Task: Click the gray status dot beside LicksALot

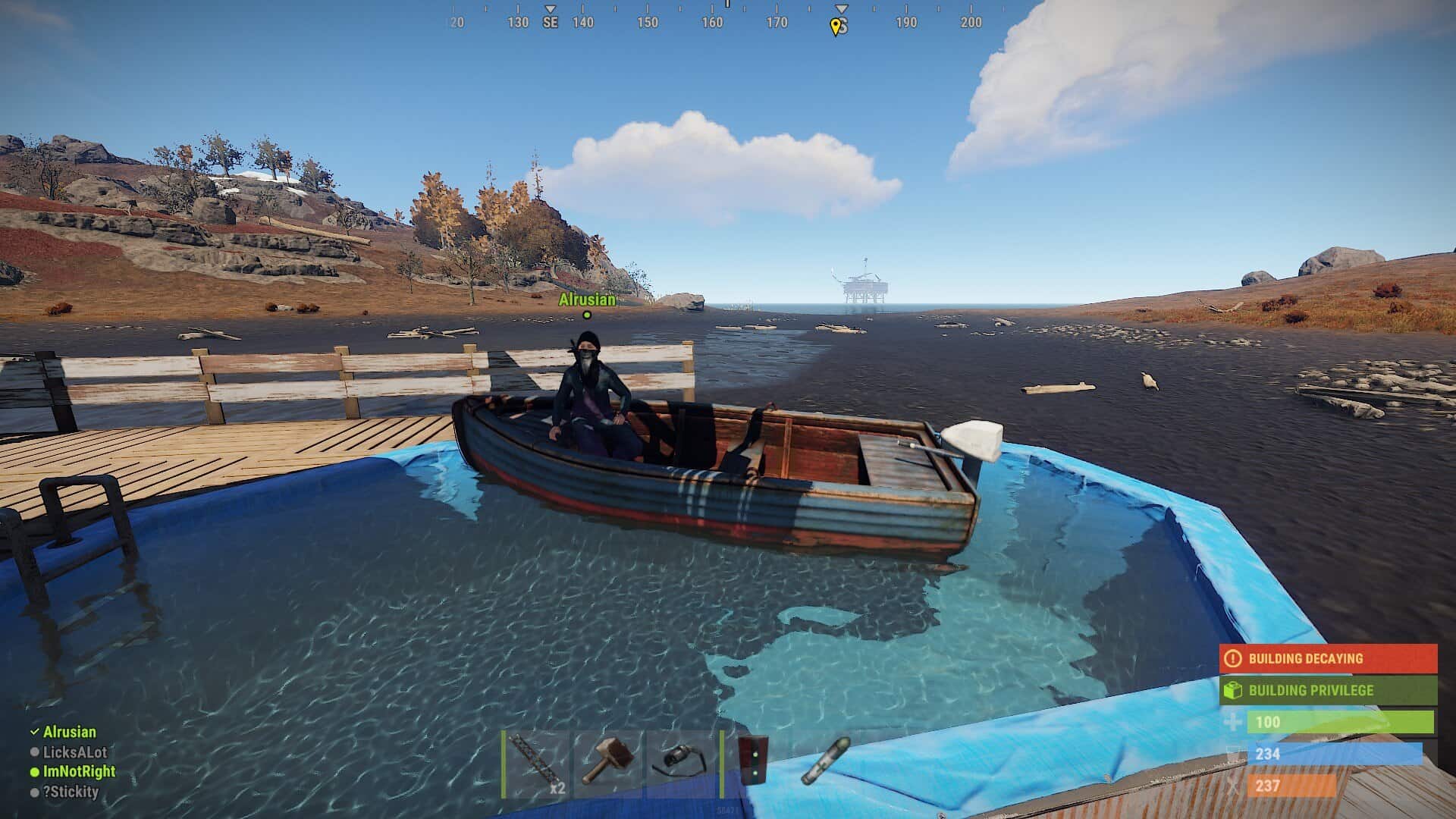Action: [33, 752]
